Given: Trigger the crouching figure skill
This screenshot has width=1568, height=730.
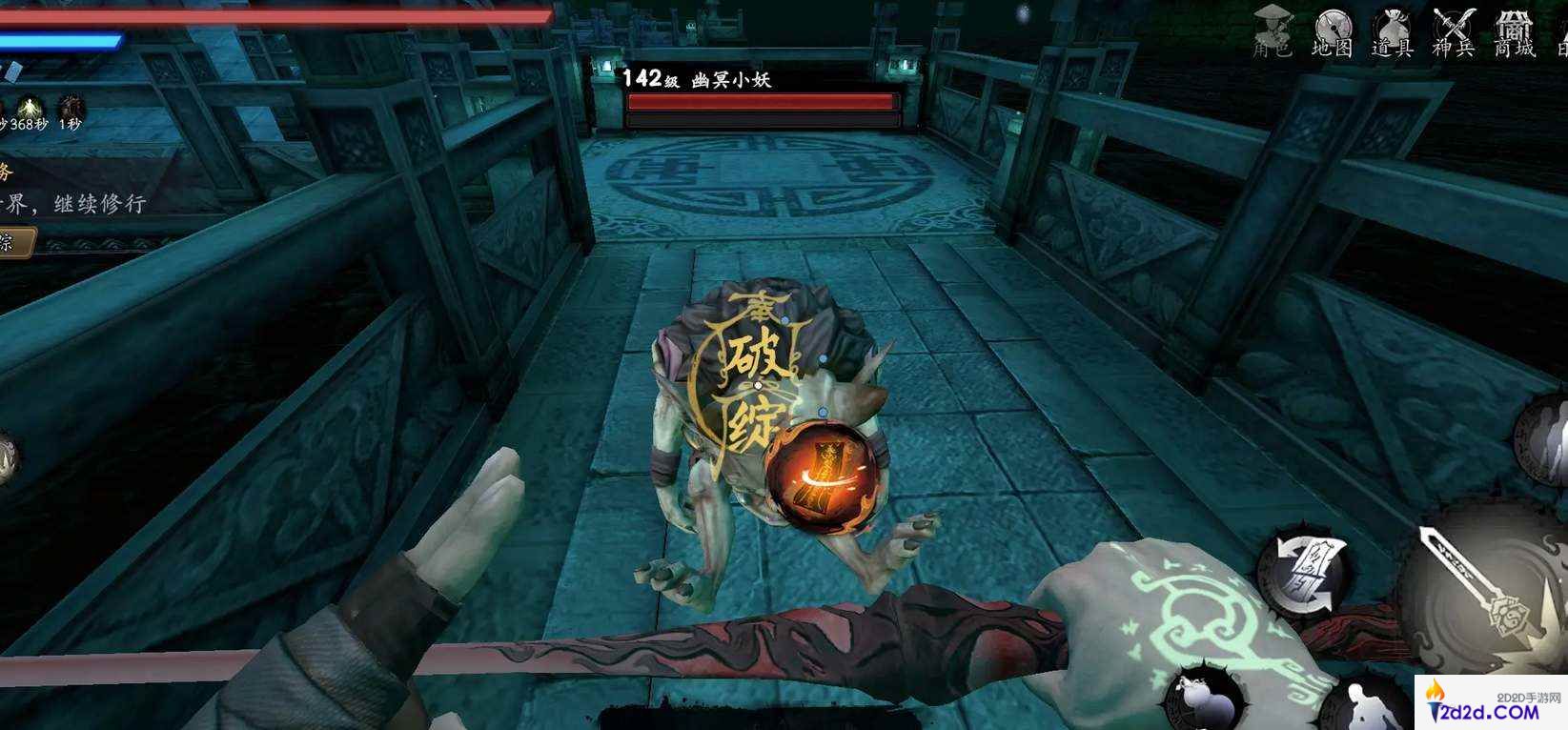Looking at the screenshot, I should (1366, 705).
